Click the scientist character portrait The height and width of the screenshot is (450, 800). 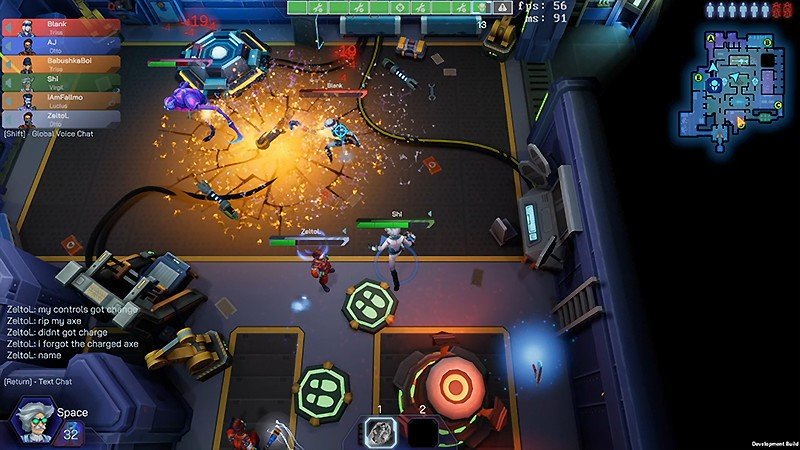(31, 418)
